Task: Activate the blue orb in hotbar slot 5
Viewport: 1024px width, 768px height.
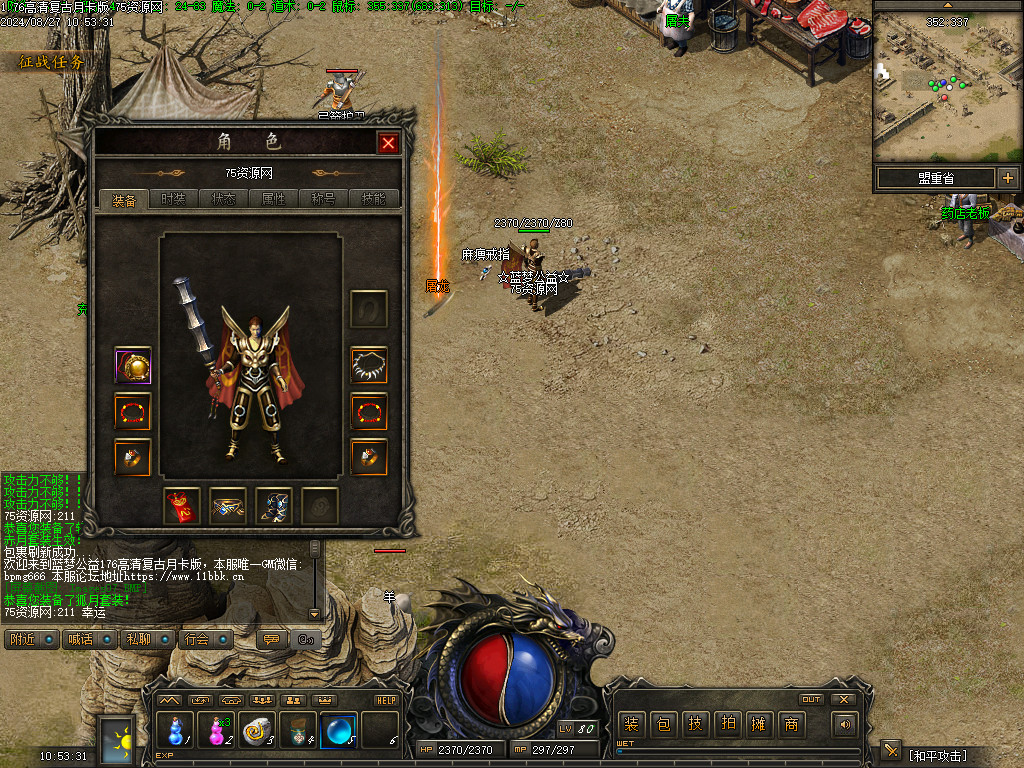Action: point(338,731)
